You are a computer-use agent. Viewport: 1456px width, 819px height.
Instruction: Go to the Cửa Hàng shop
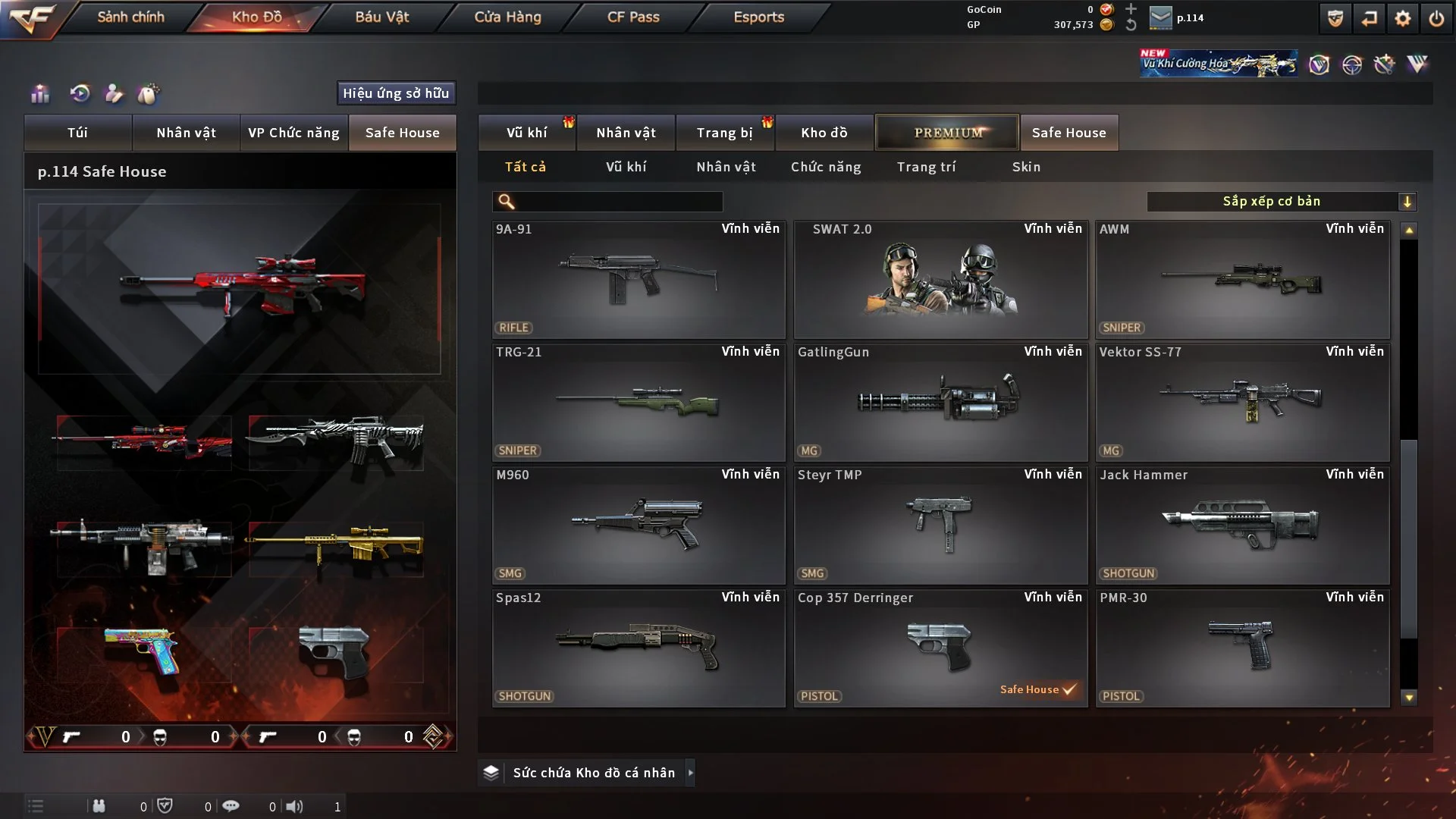point(507,17)
